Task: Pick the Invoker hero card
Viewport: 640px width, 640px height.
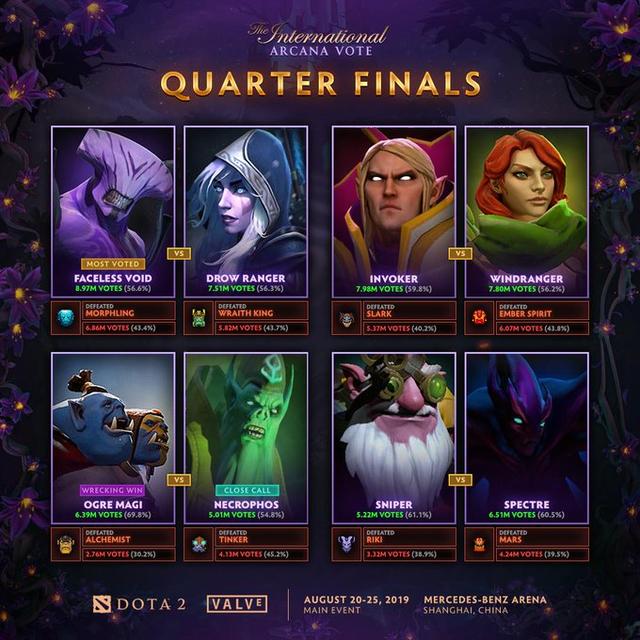Action: 394,210
